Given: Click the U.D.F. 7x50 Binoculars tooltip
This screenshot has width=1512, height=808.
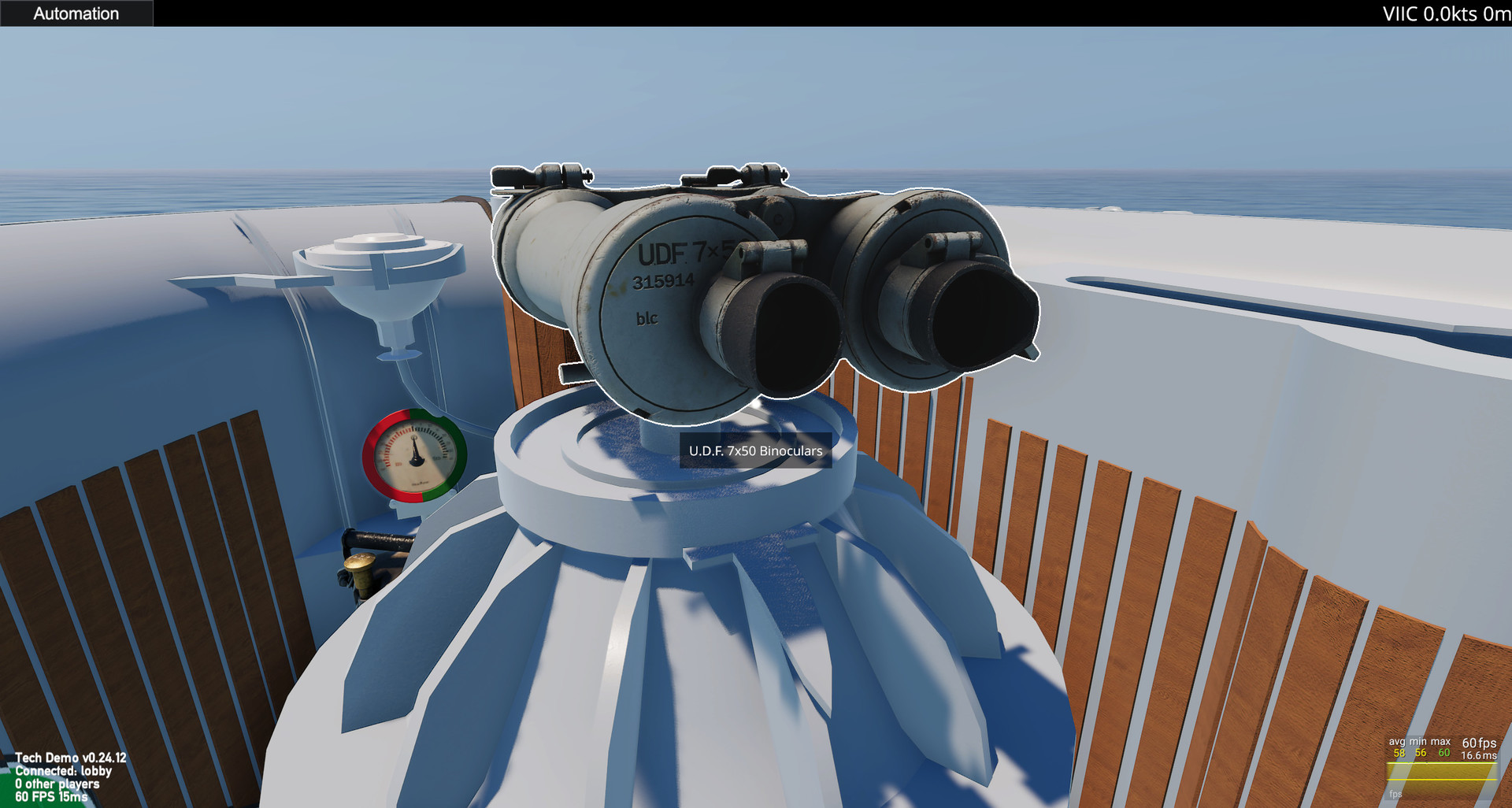Looking at the screenshot, I should [x=754, y=452].
